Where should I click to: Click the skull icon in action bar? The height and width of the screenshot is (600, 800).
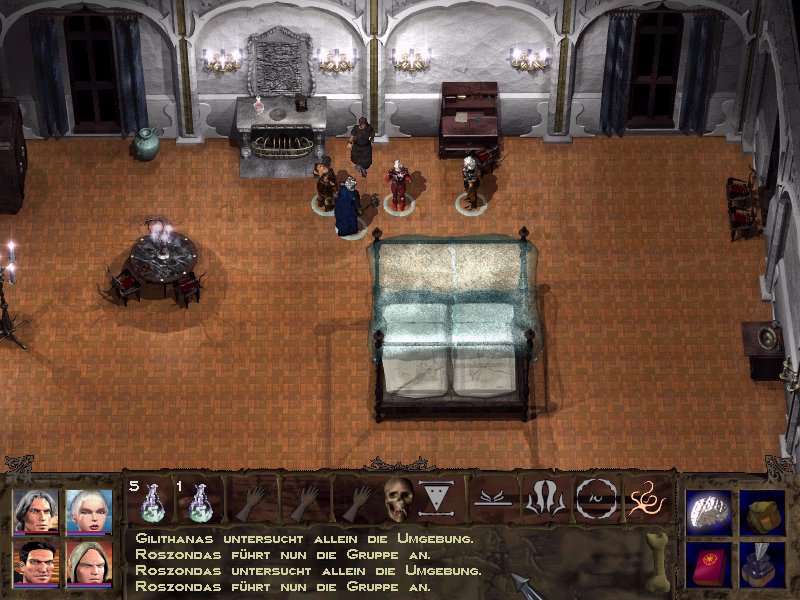[x=398, y=497]
